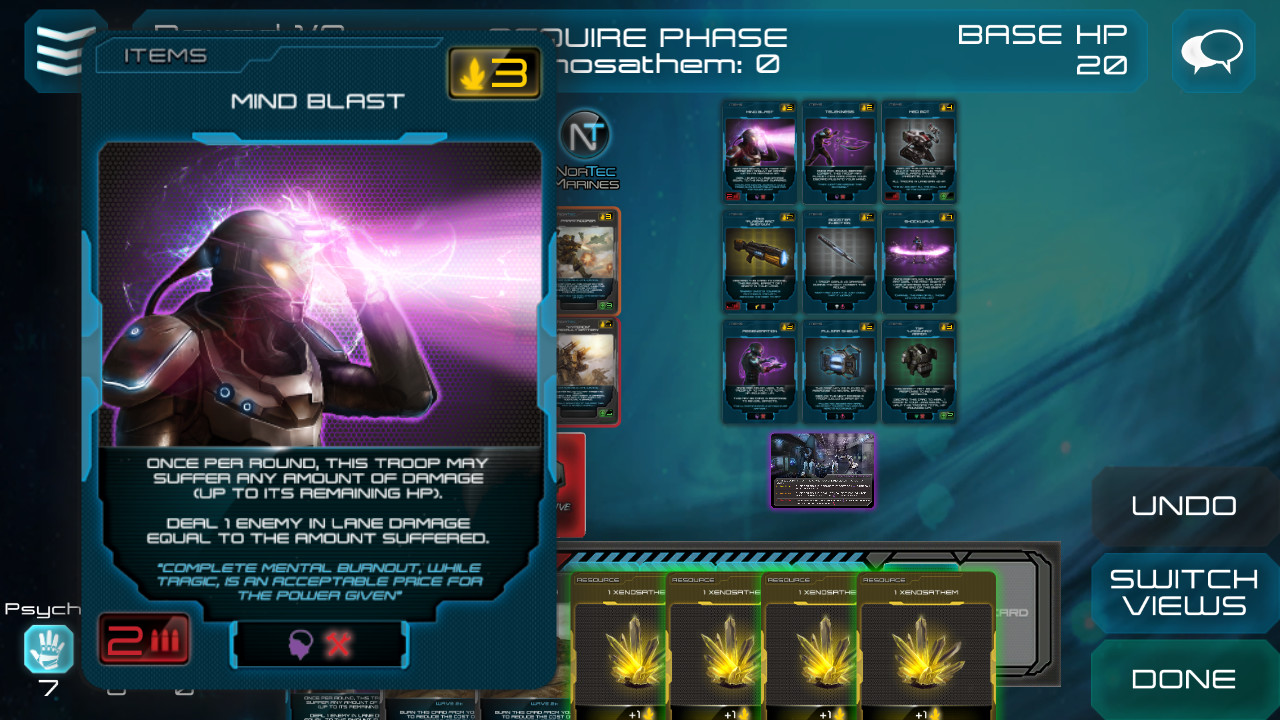Choose the Pulsar Shield card
The height and width of the screenshot is (720, 1280).
[x=839, y=372]
